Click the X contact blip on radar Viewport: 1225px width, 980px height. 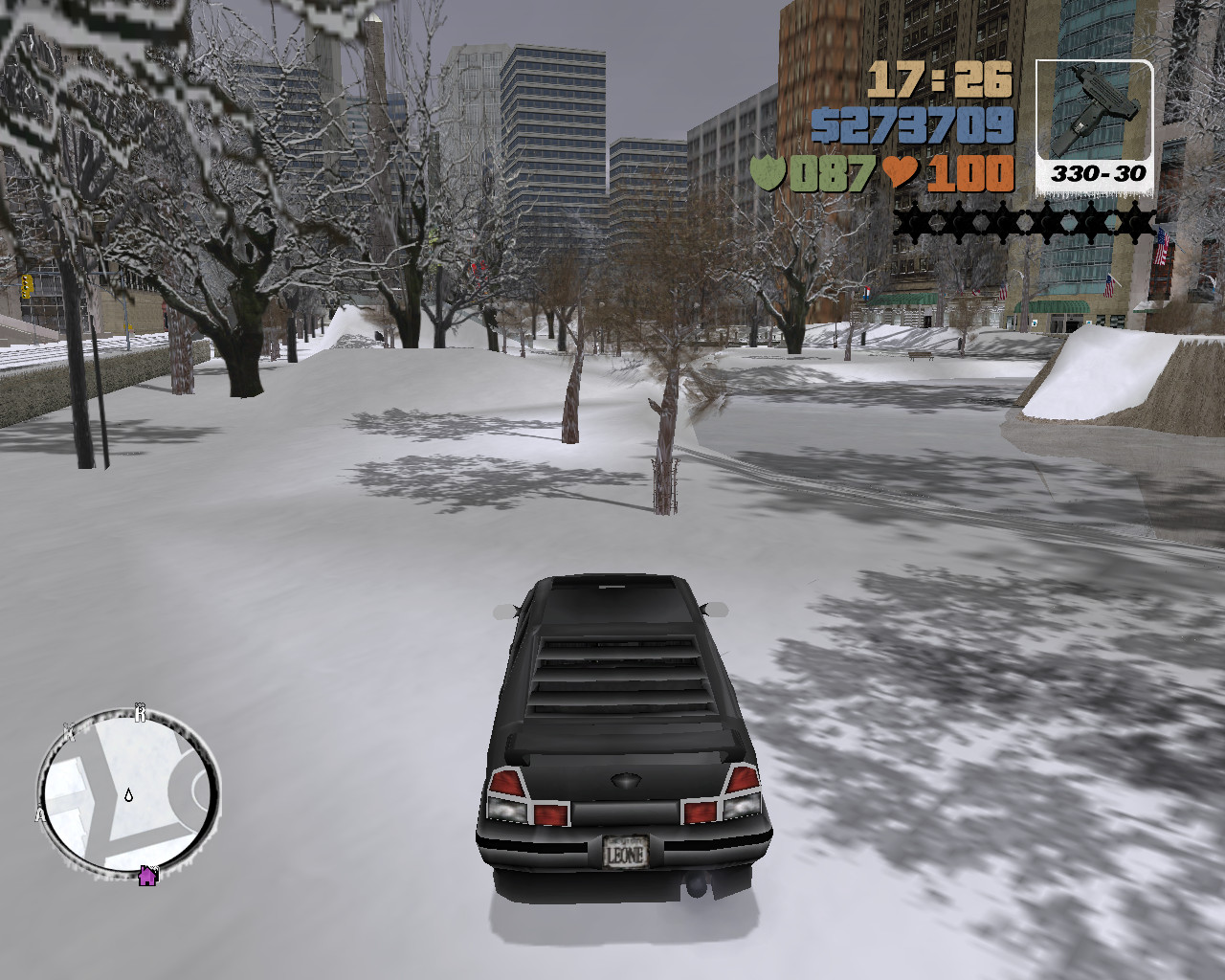[x=67, y=729]
